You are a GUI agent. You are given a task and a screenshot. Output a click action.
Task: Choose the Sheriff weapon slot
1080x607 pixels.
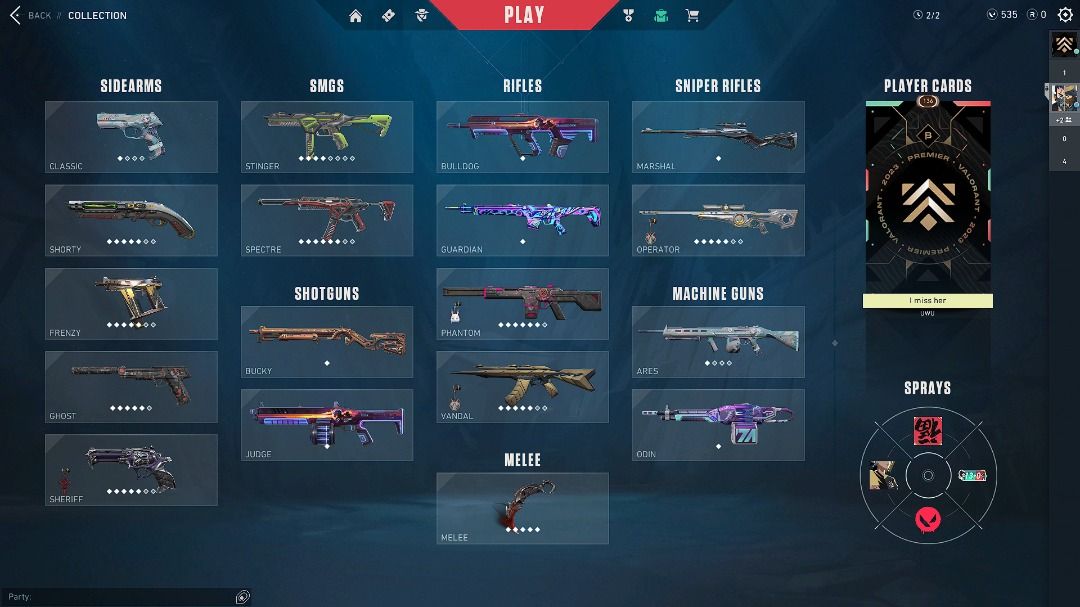click(131, 469)
